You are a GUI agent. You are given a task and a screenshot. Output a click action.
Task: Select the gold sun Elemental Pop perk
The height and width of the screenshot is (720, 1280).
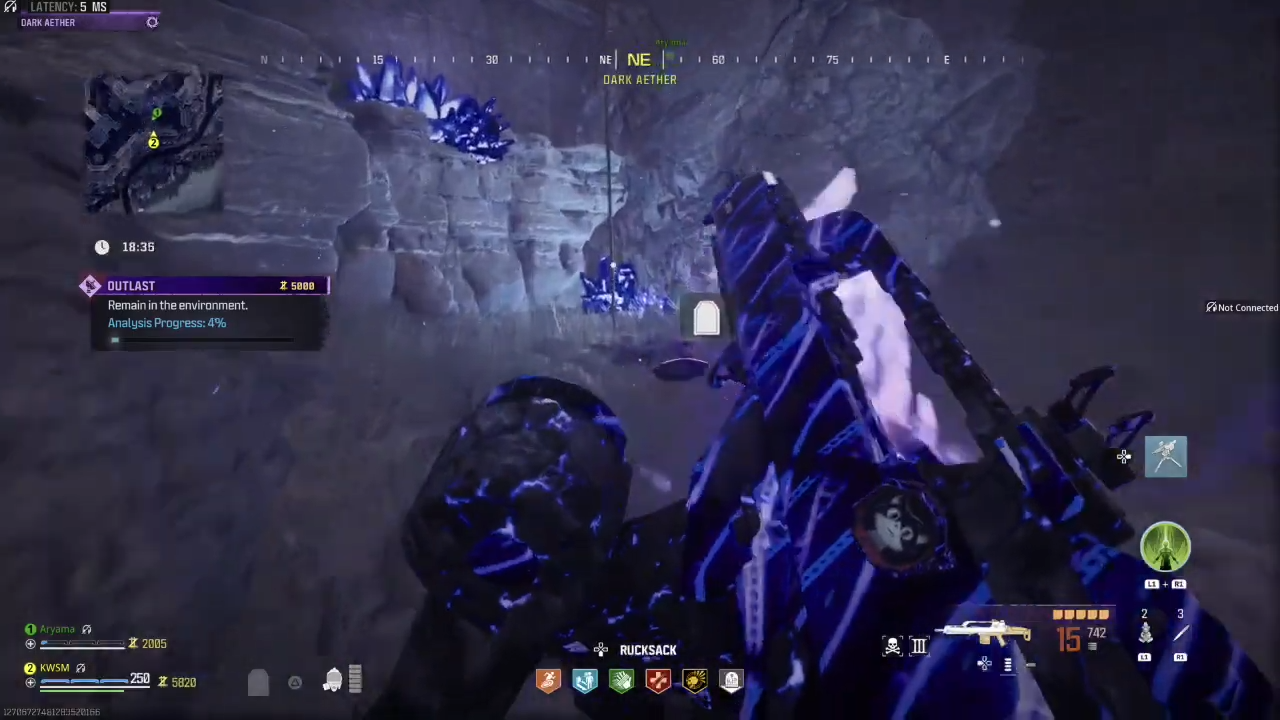click(694, 681)
